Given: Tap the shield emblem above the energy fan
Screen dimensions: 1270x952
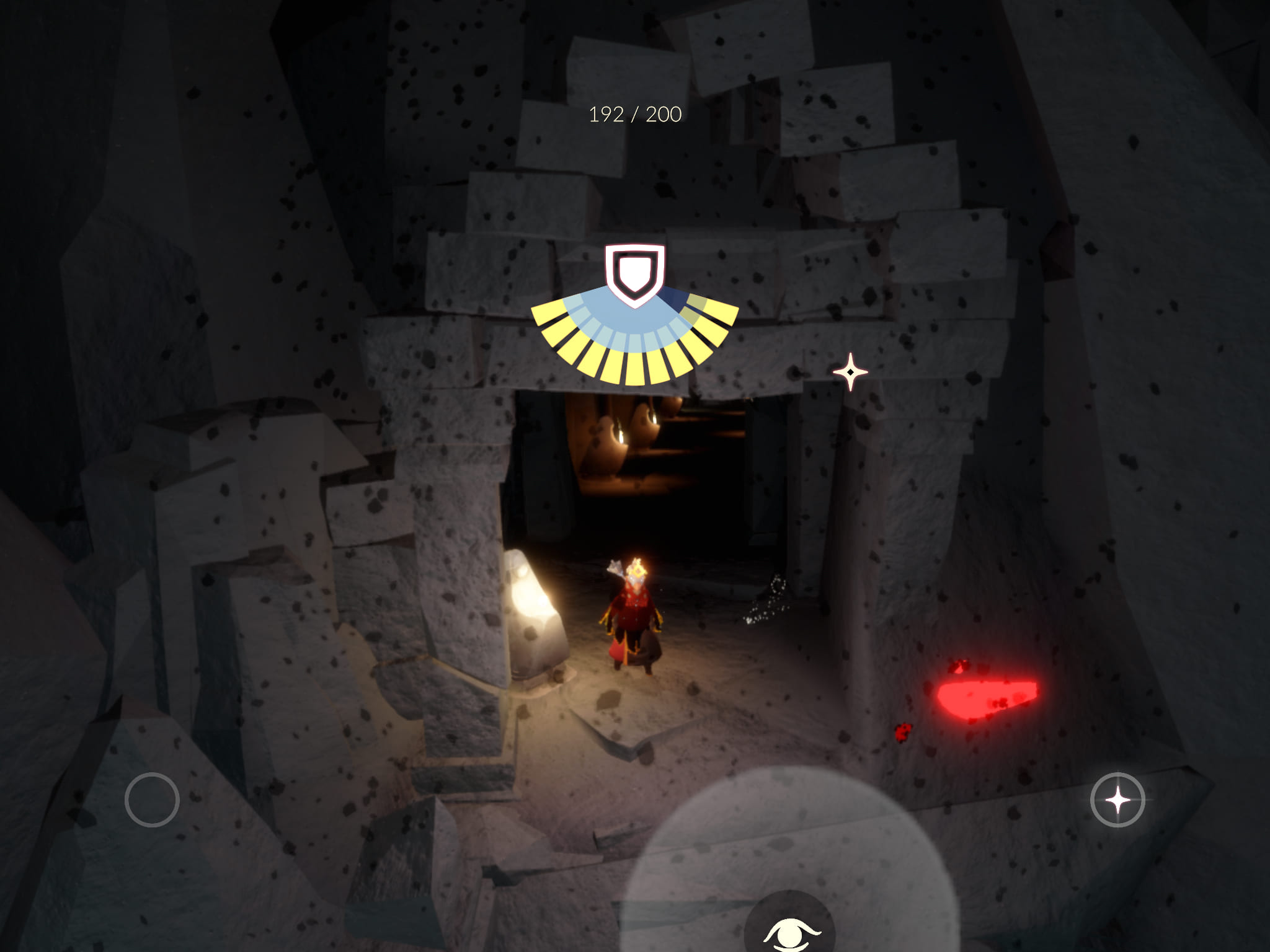Looking at the screenshot, I should [634, 275].
